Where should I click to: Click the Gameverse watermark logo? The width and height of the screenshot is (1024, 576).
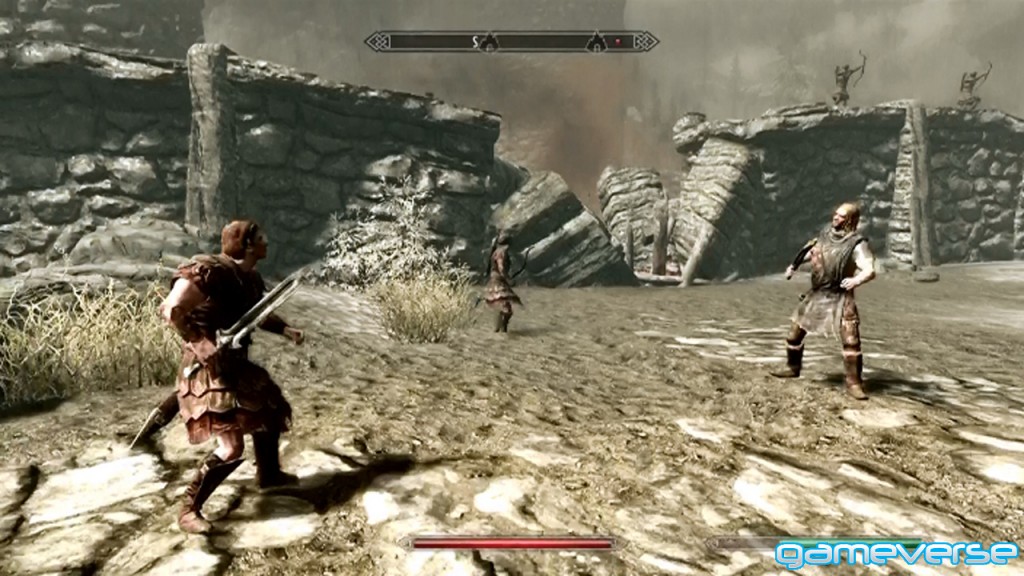pos(896,553)
